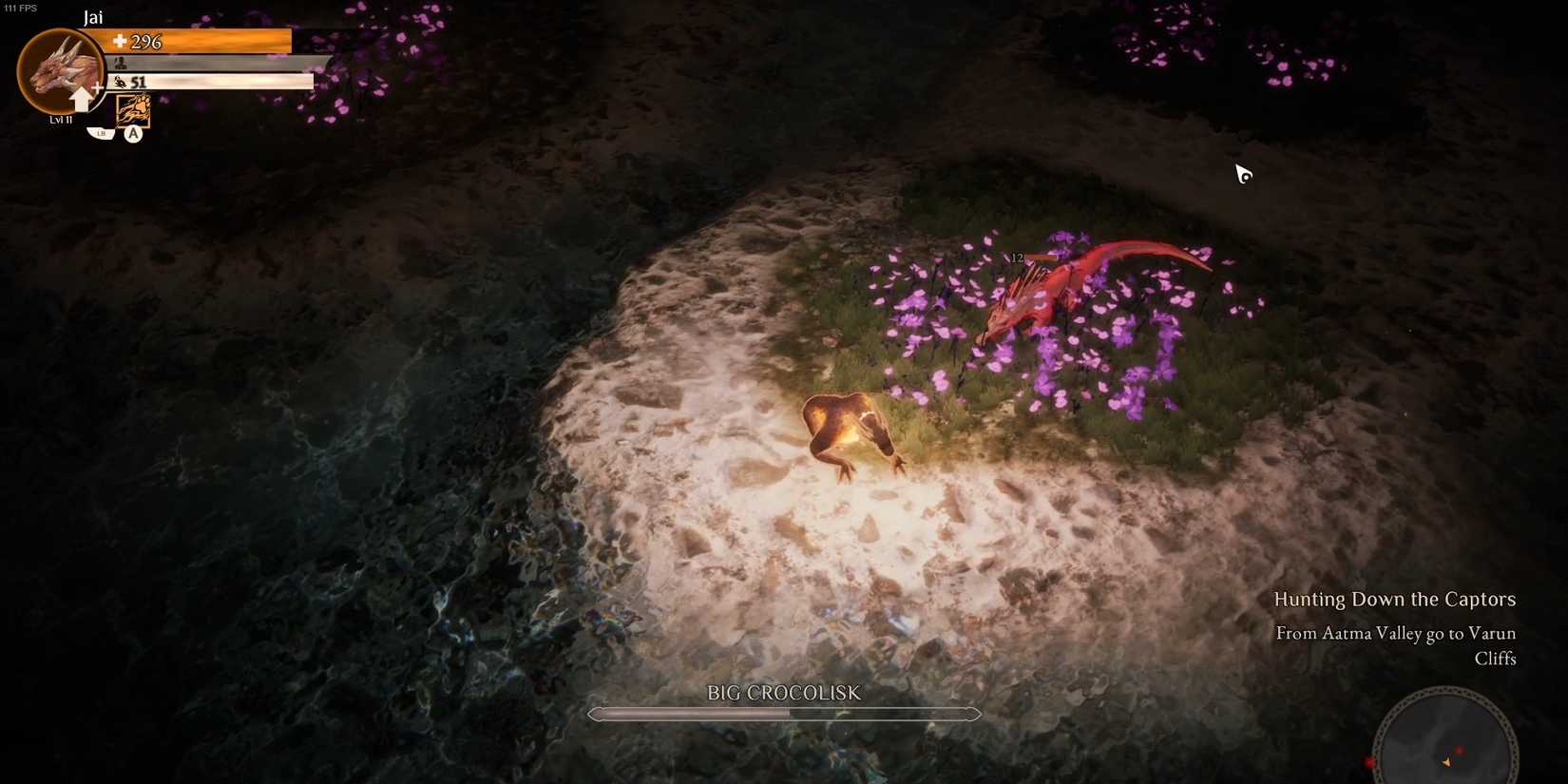Click the BIG CROCOLISK name label
Image resolution: width=1568 pixels, height=784 pixels.
(783, 694)
